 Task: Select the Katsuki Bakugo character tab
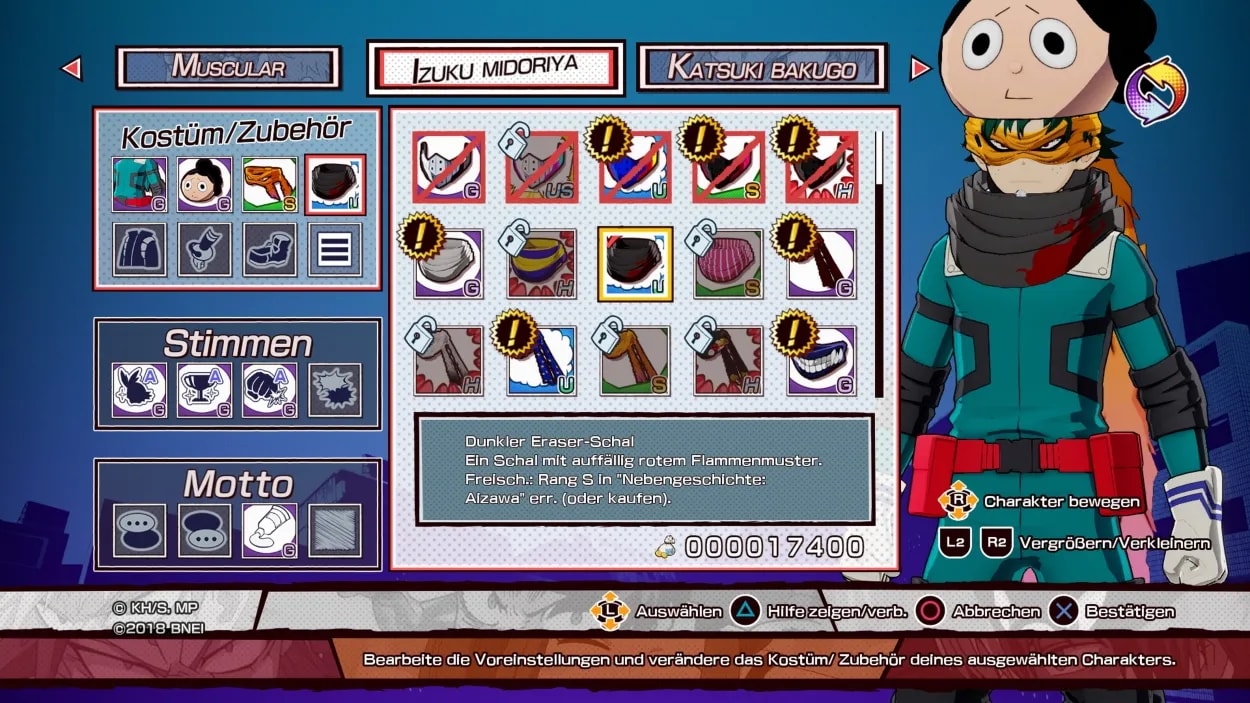click(x=762, y=68)
